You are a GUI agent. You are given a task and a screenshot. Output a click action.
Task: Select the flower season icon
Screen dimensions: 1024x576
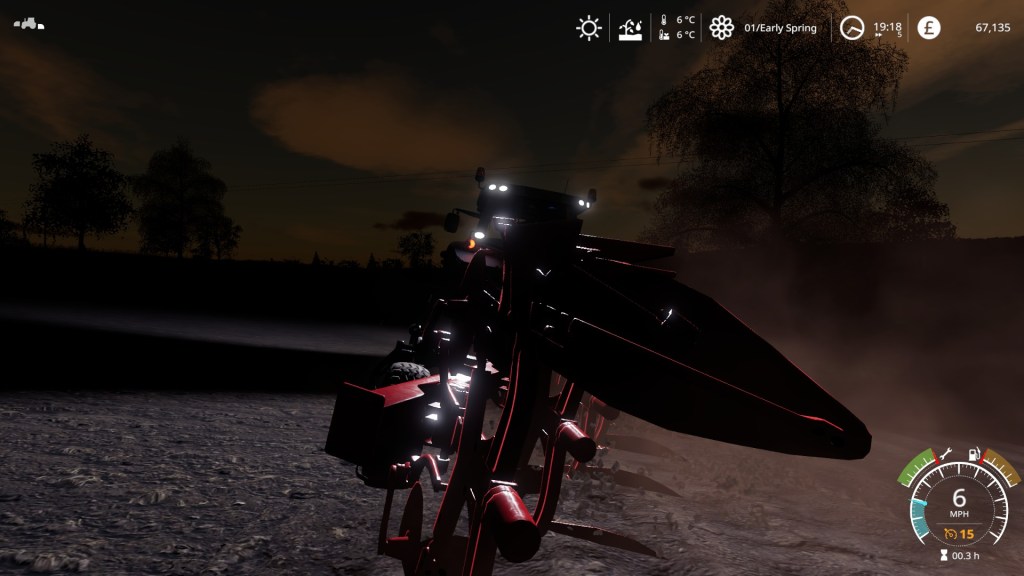click(721, 28)
